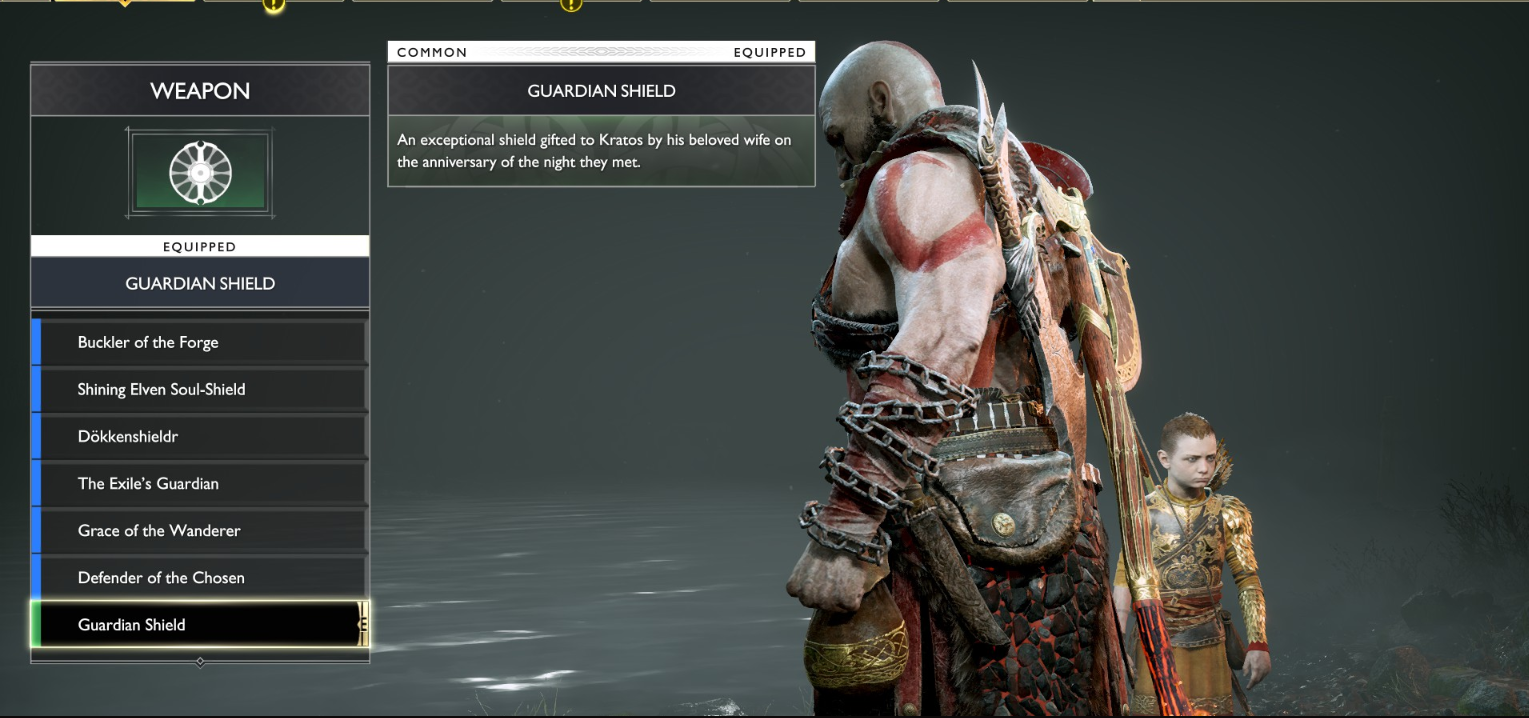This screenshot has width=1529, height=718.
Task: Choose Grace of the Wanderer
Action: point(200,530)
